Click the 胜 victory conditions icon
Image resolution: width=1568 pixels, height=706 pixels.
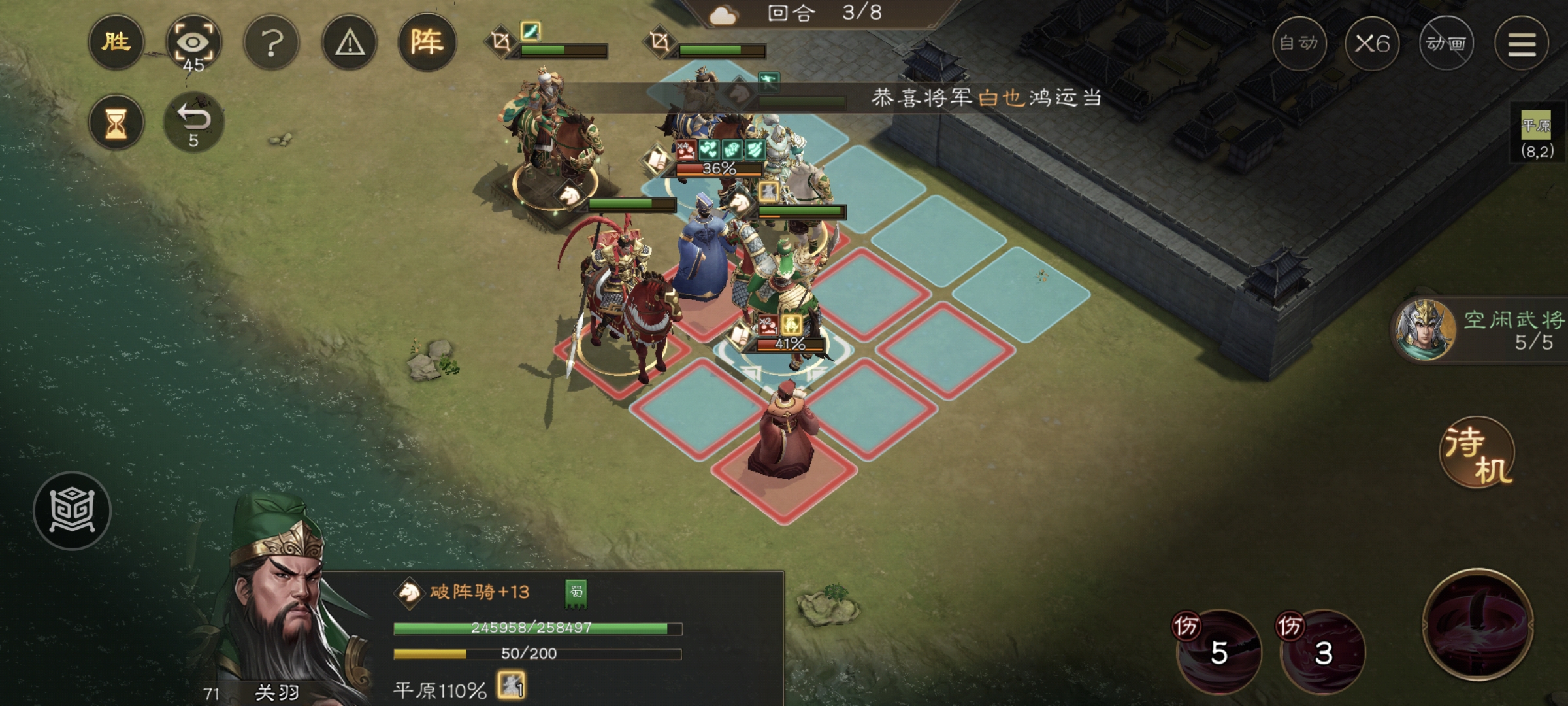(115, 41)
